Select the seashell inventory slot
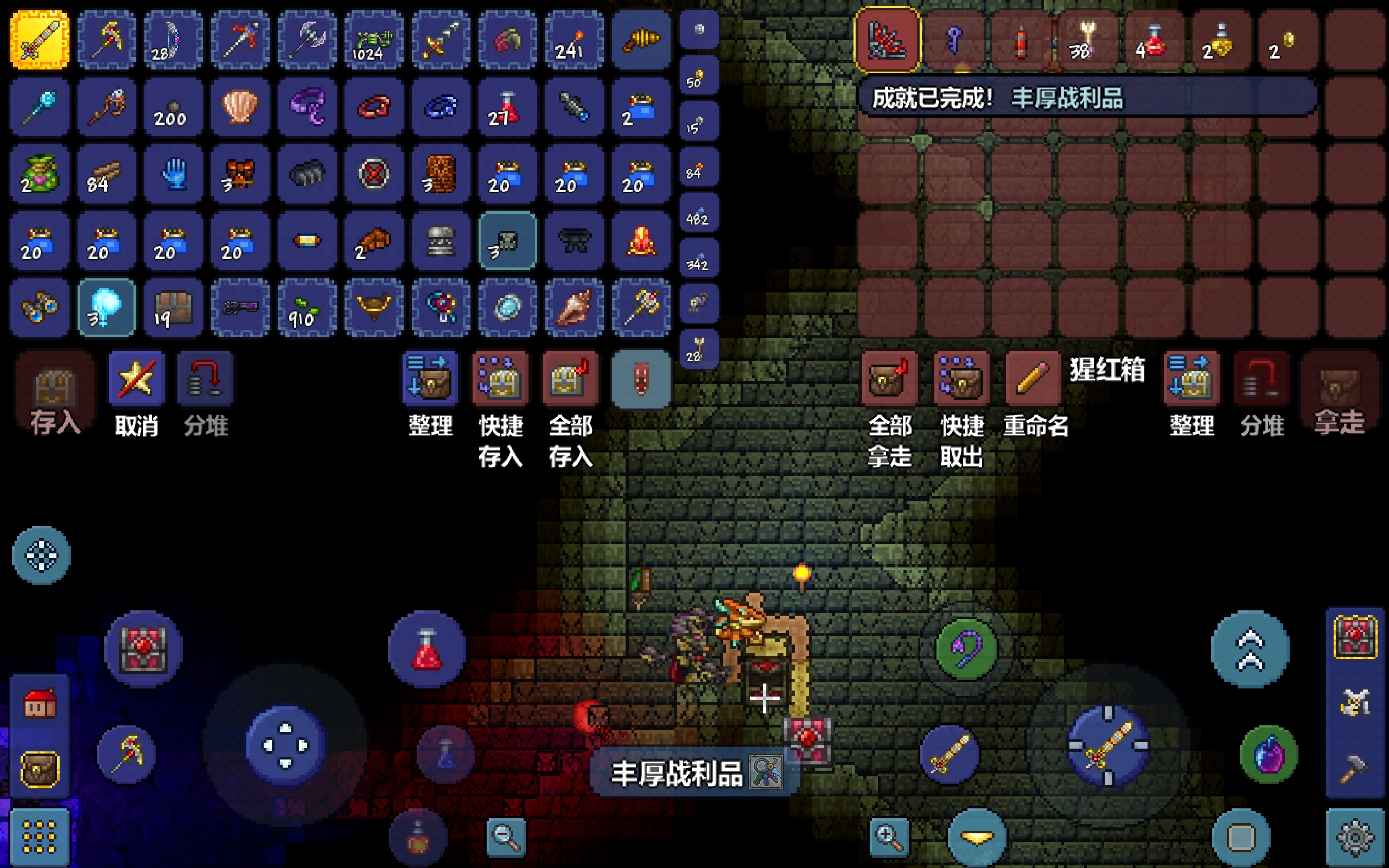The width and height of the screenshot is (1389, 868). (x=240, y=107)
